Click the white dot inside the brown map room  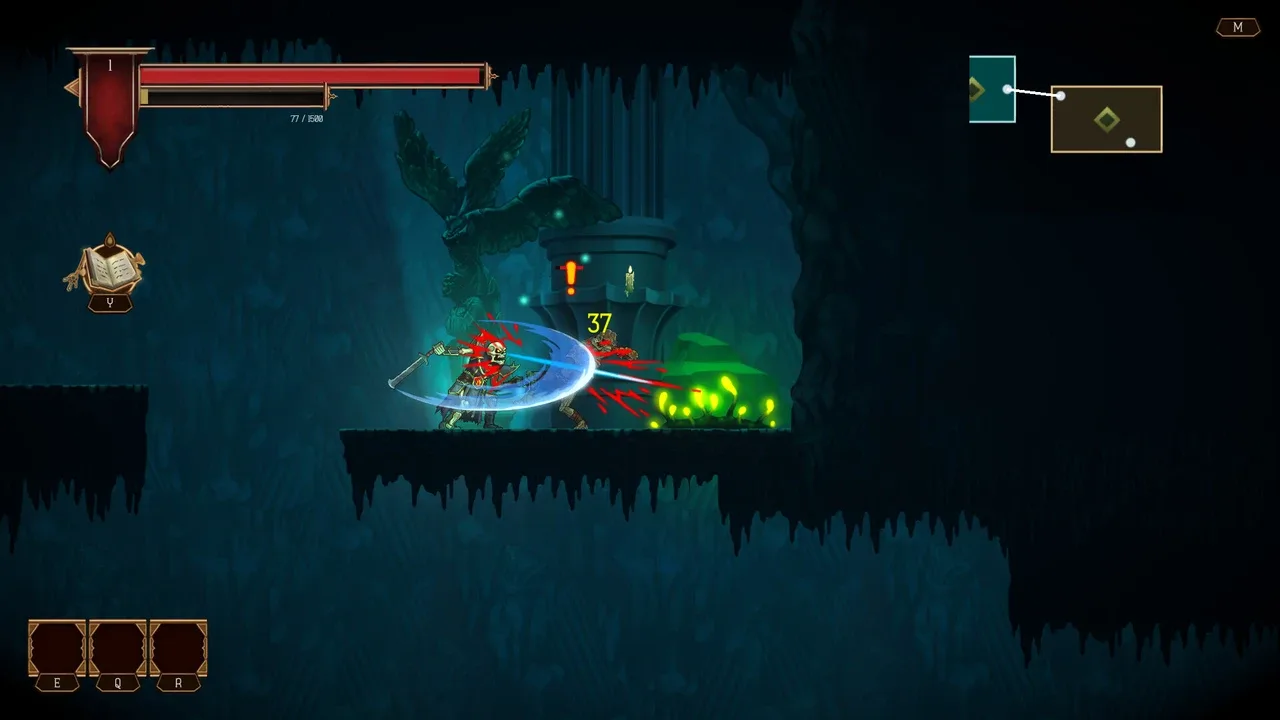pos(1131,142)
